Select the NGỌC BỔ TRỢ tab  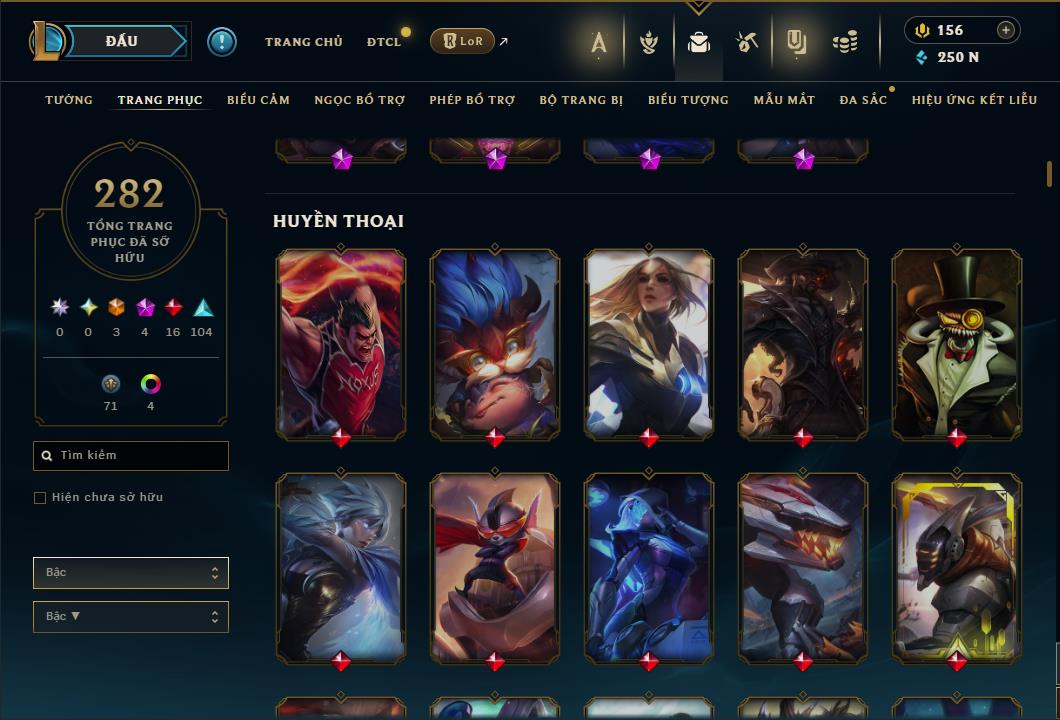click(359, 100)
